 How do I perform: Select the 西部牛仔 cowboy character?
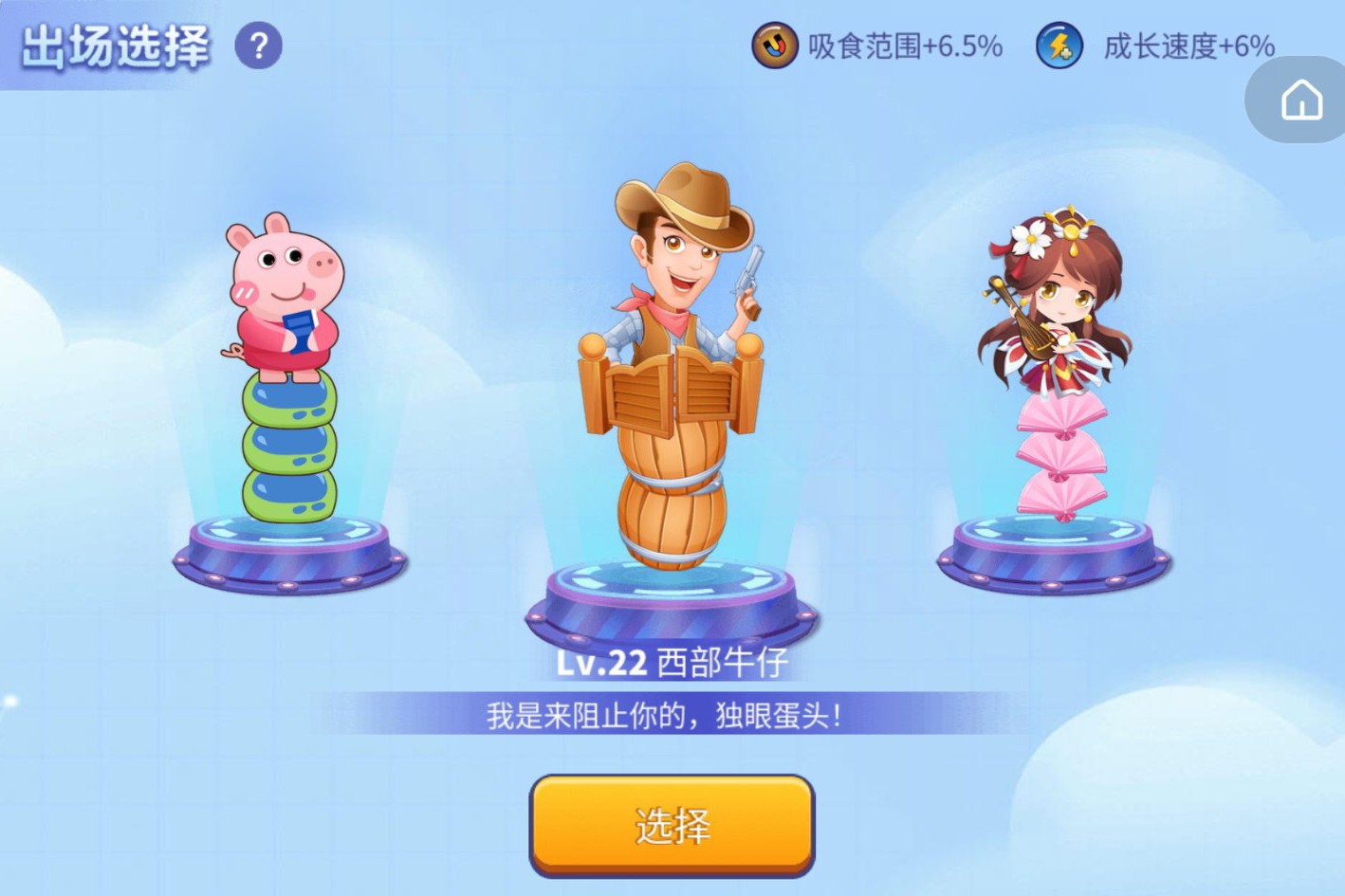673,379
